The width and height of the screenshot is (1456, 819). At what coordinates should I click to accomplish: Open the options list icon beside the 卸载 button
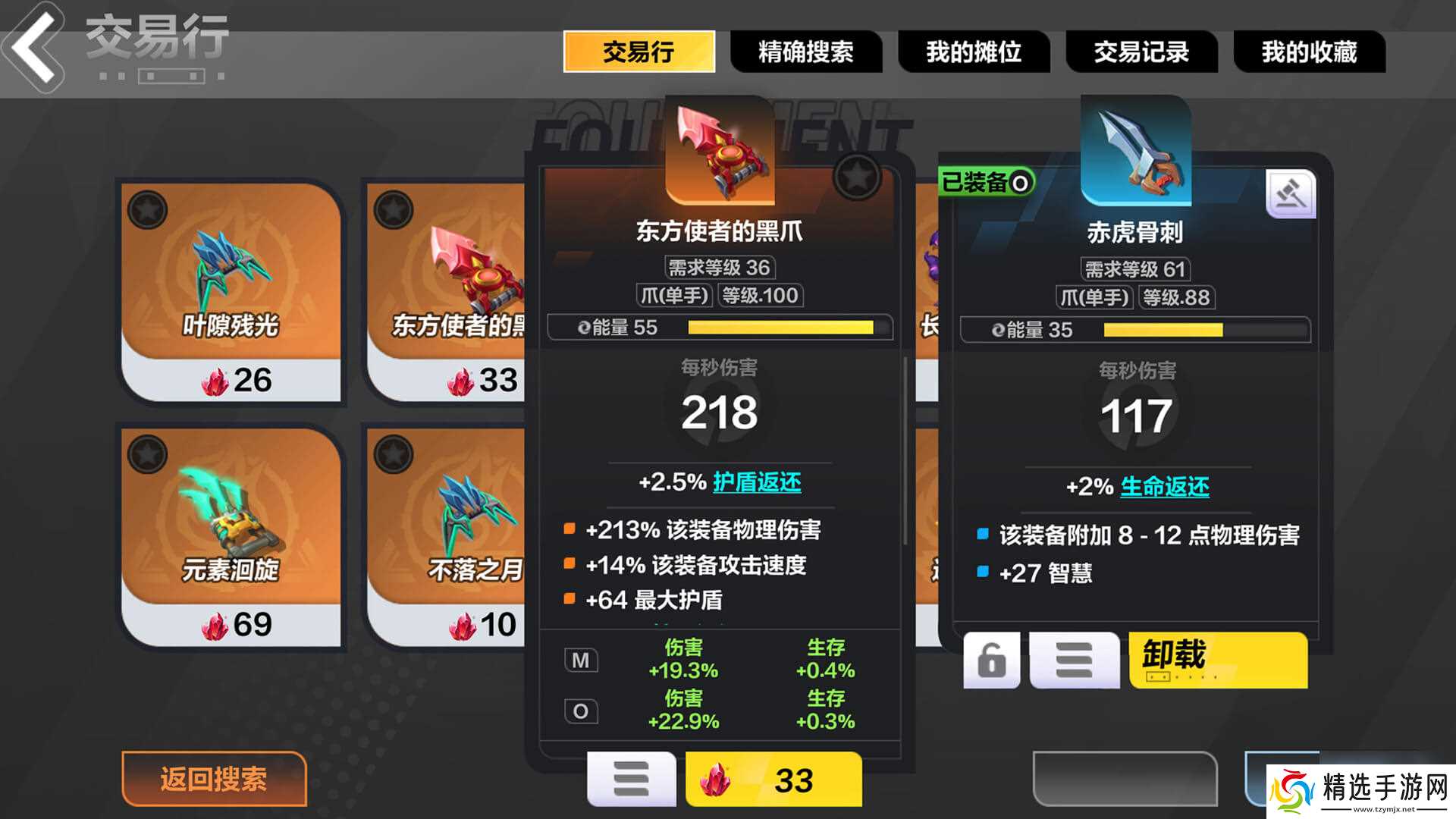click(1074, 660)
